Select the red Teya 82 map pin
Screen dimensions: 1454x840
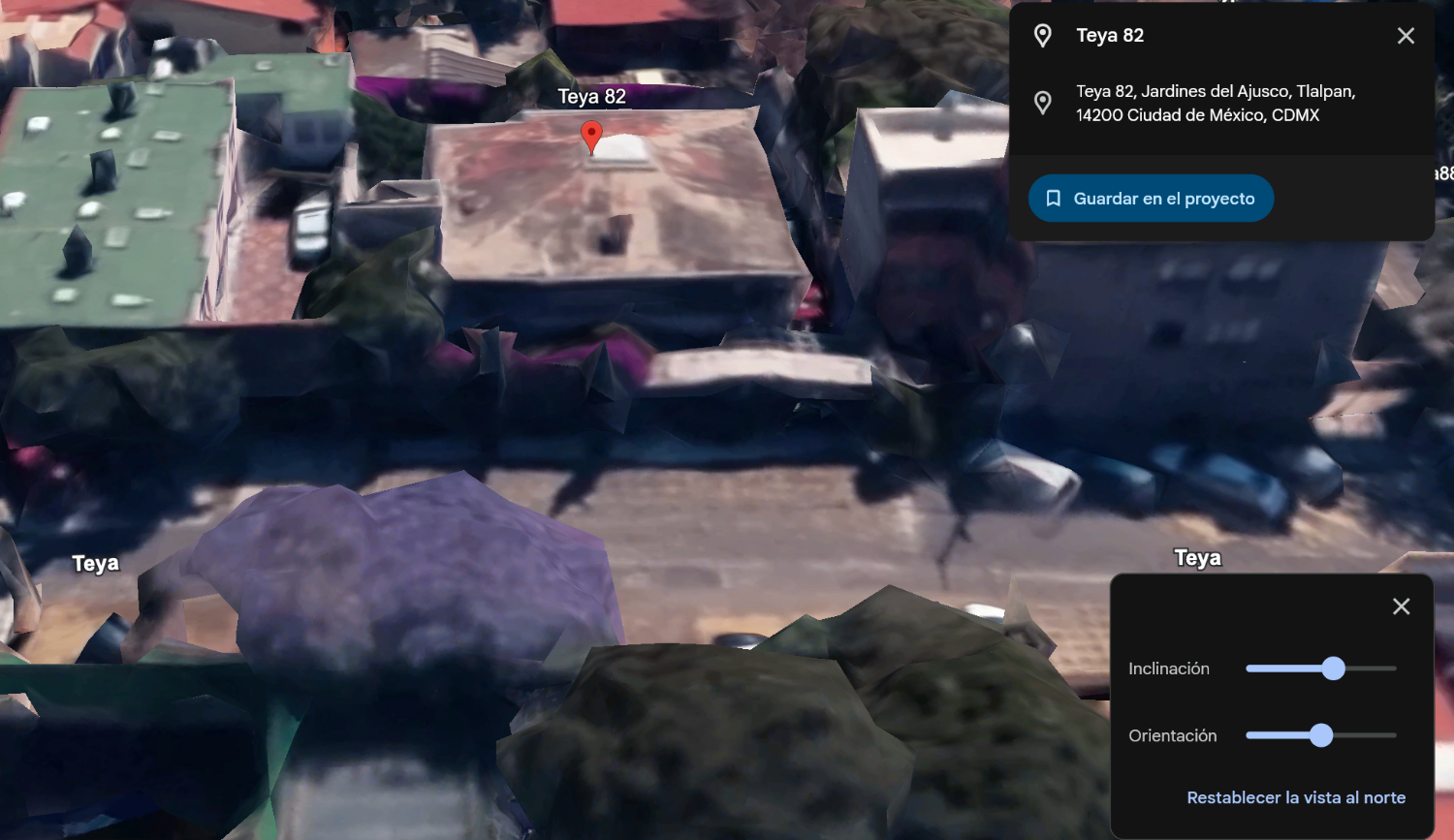[591, 136]
